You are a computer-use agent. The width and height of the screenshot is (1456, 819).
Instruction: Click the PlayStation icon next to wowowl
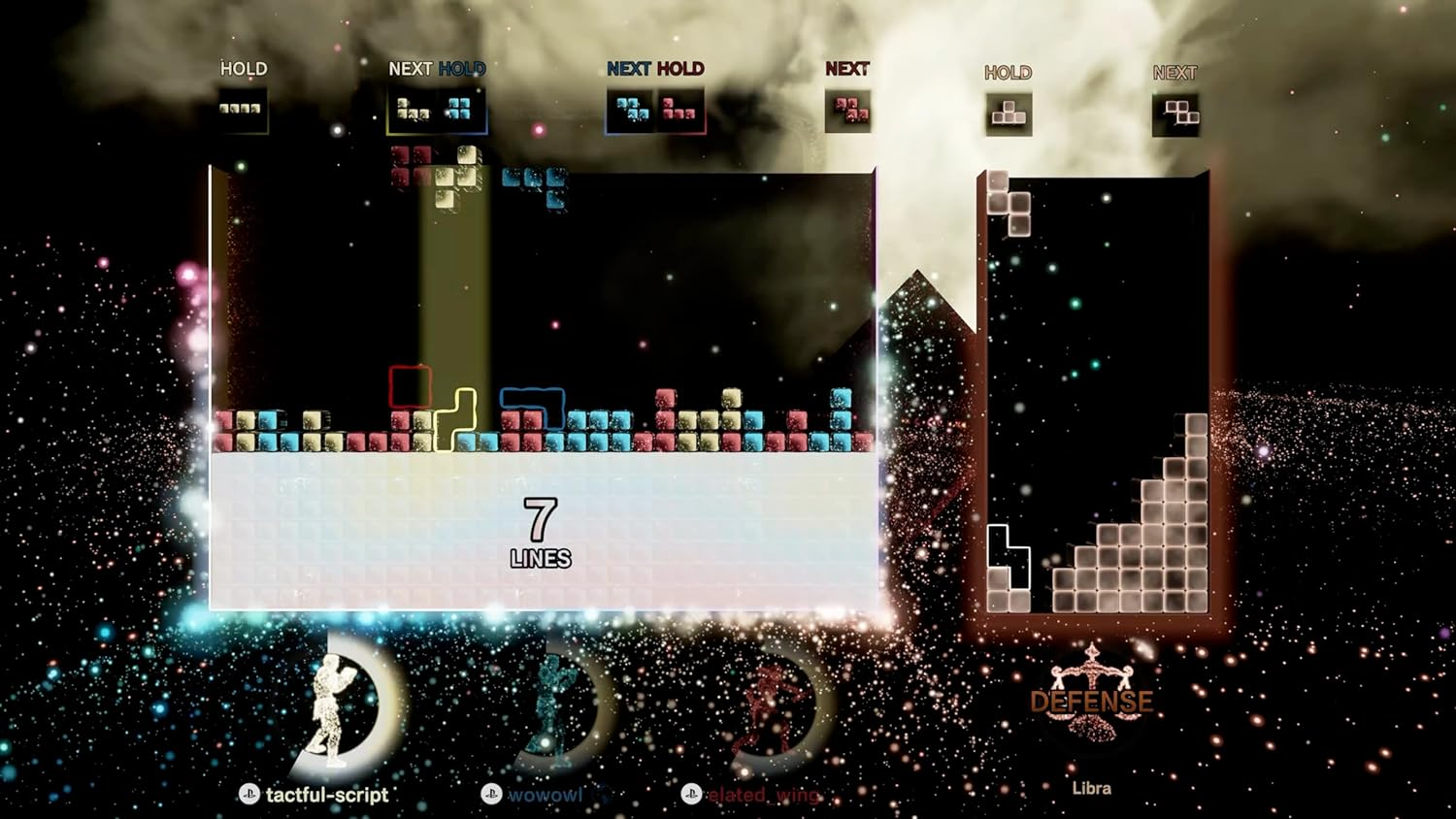[494, 793]
